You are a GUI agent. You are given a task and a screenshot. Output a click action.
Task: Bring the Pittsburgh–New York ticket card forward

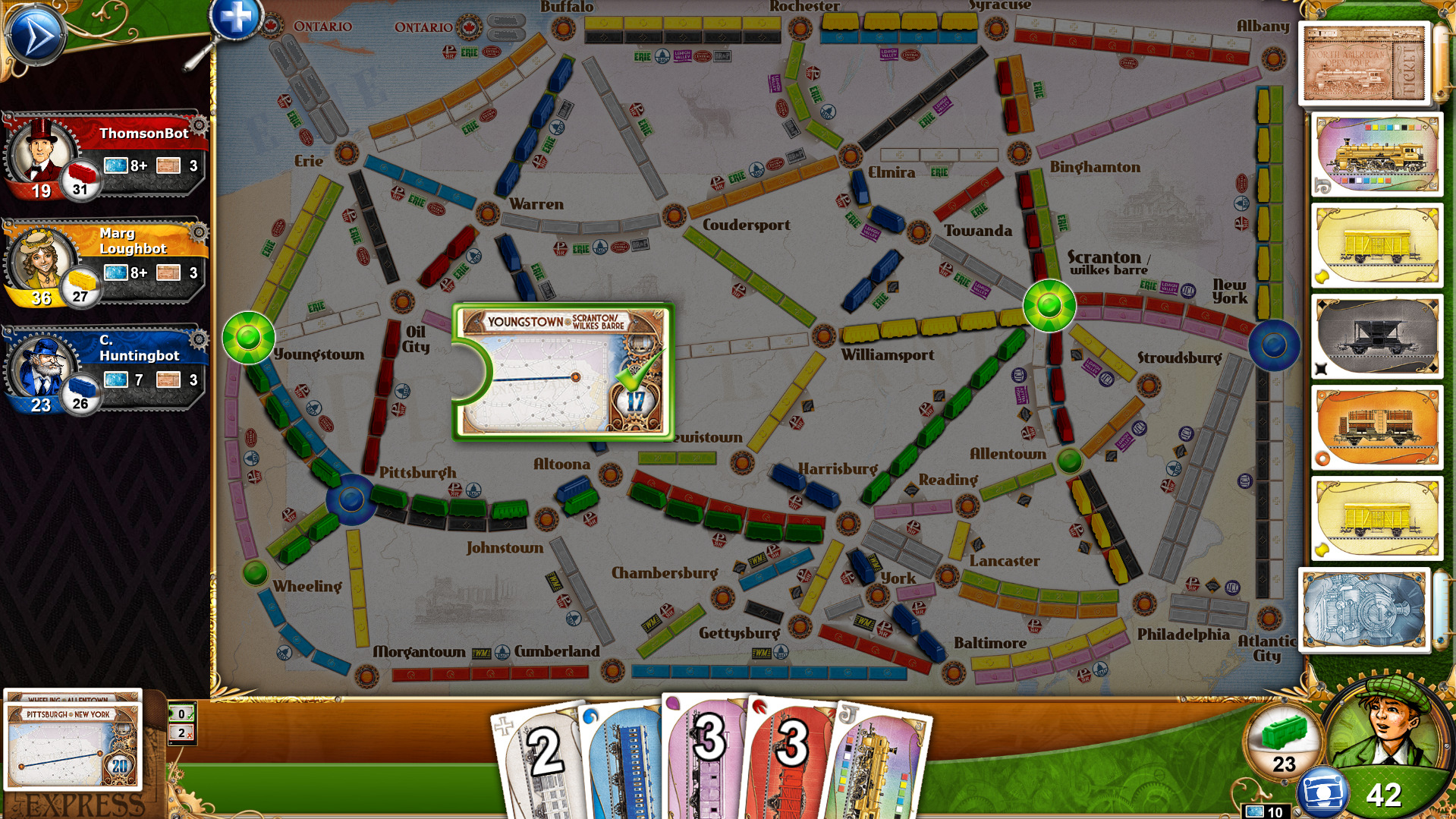pos(72,748)
